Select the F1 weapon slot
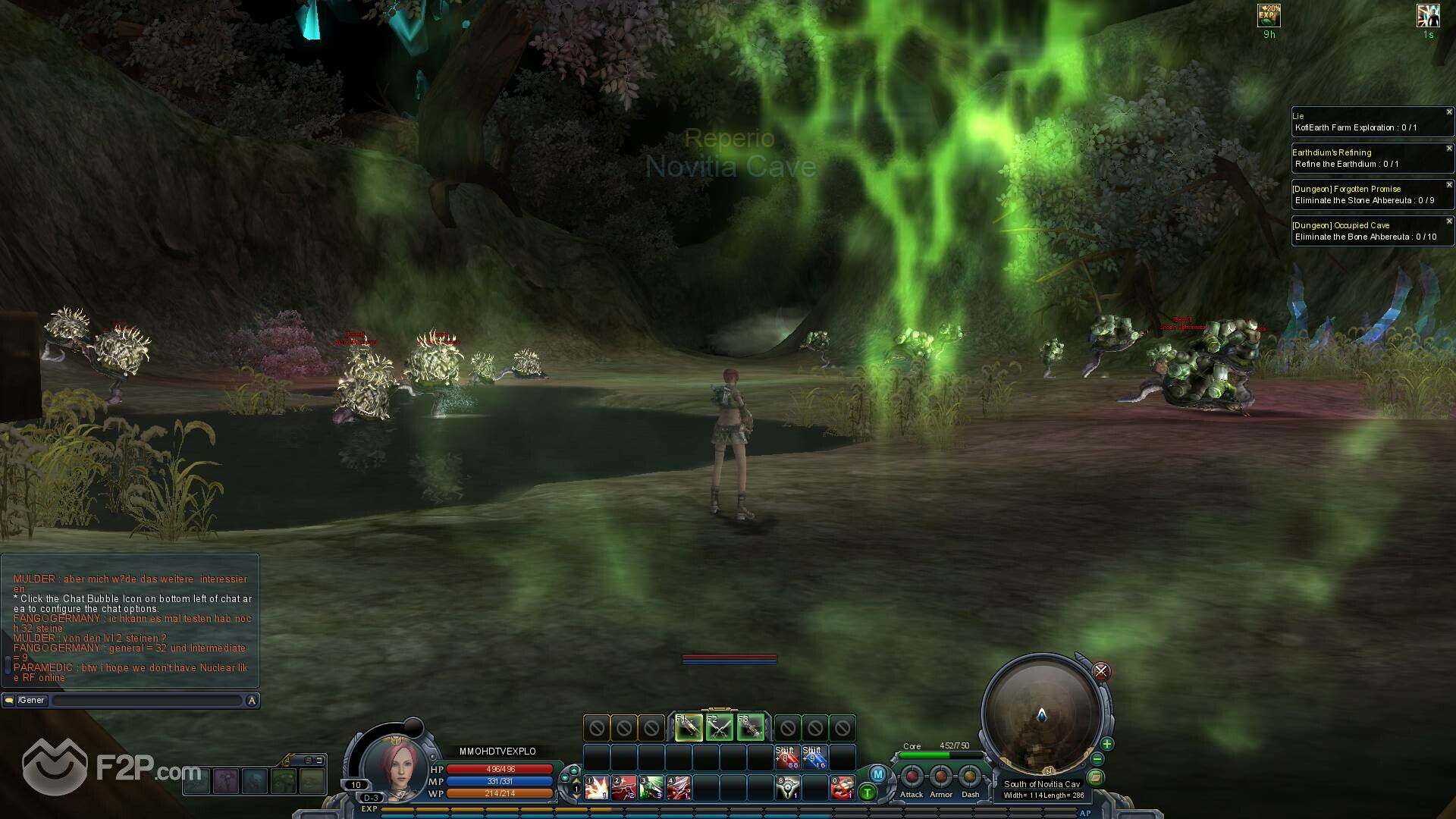Image resolution: width=1456 pixels, height=819 pixels. pyautogui.click(x=688, y=728)
